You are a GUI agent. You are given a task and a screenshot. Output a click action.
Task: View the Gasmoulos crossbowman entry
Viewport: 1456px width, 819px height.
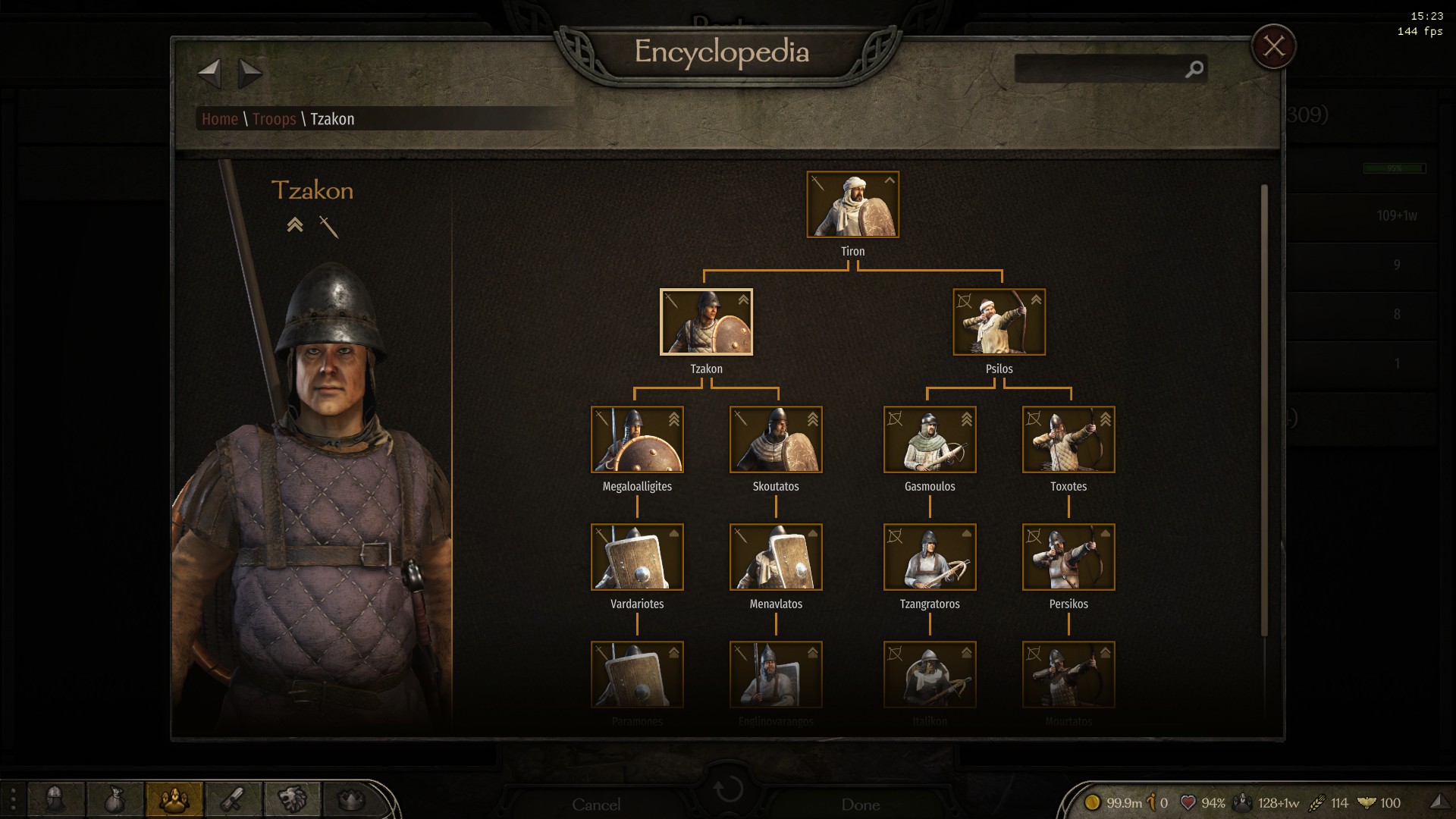click(930, 440)
